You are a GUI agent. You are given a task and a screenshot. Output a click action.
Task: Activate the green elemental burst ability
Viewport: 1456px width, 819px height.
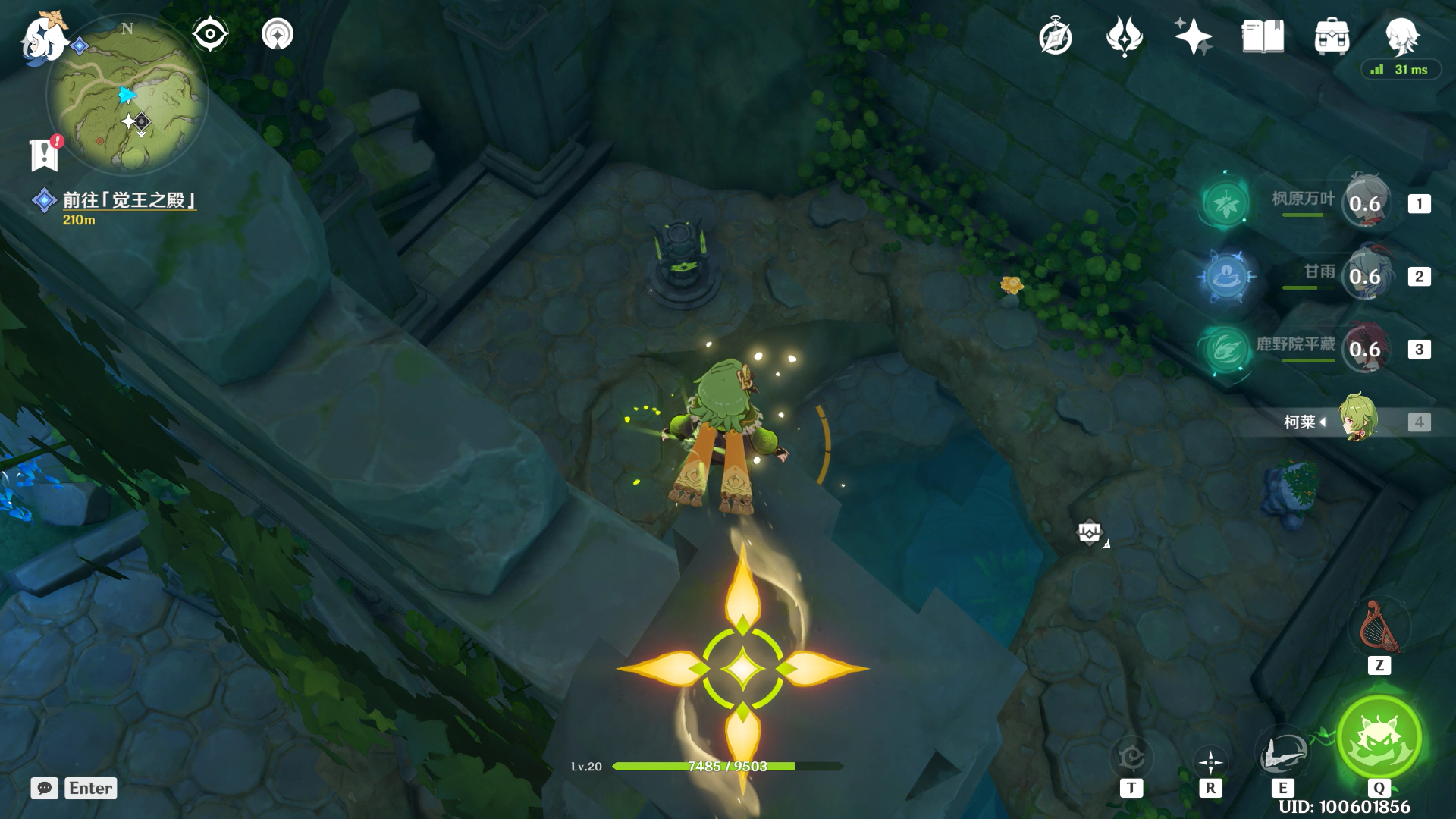click(1379, 737)
